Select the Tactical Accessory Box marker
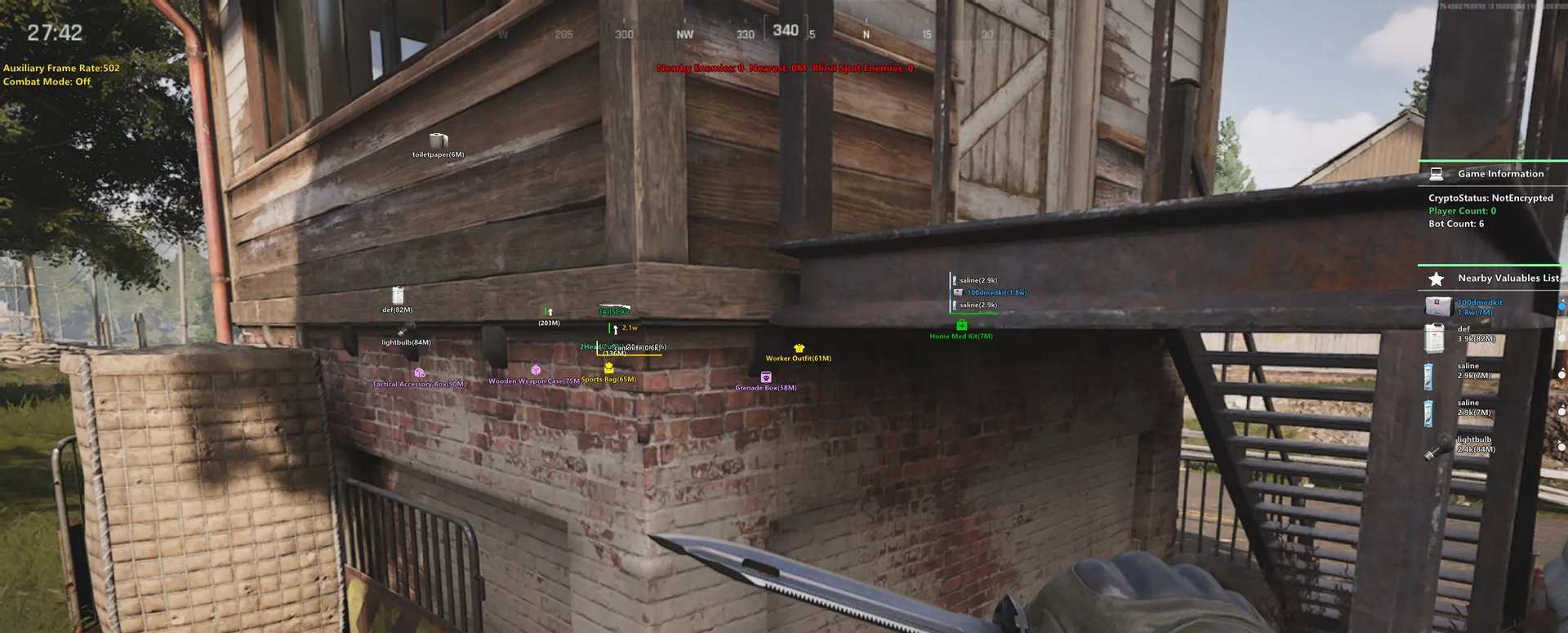 (419, 373)
